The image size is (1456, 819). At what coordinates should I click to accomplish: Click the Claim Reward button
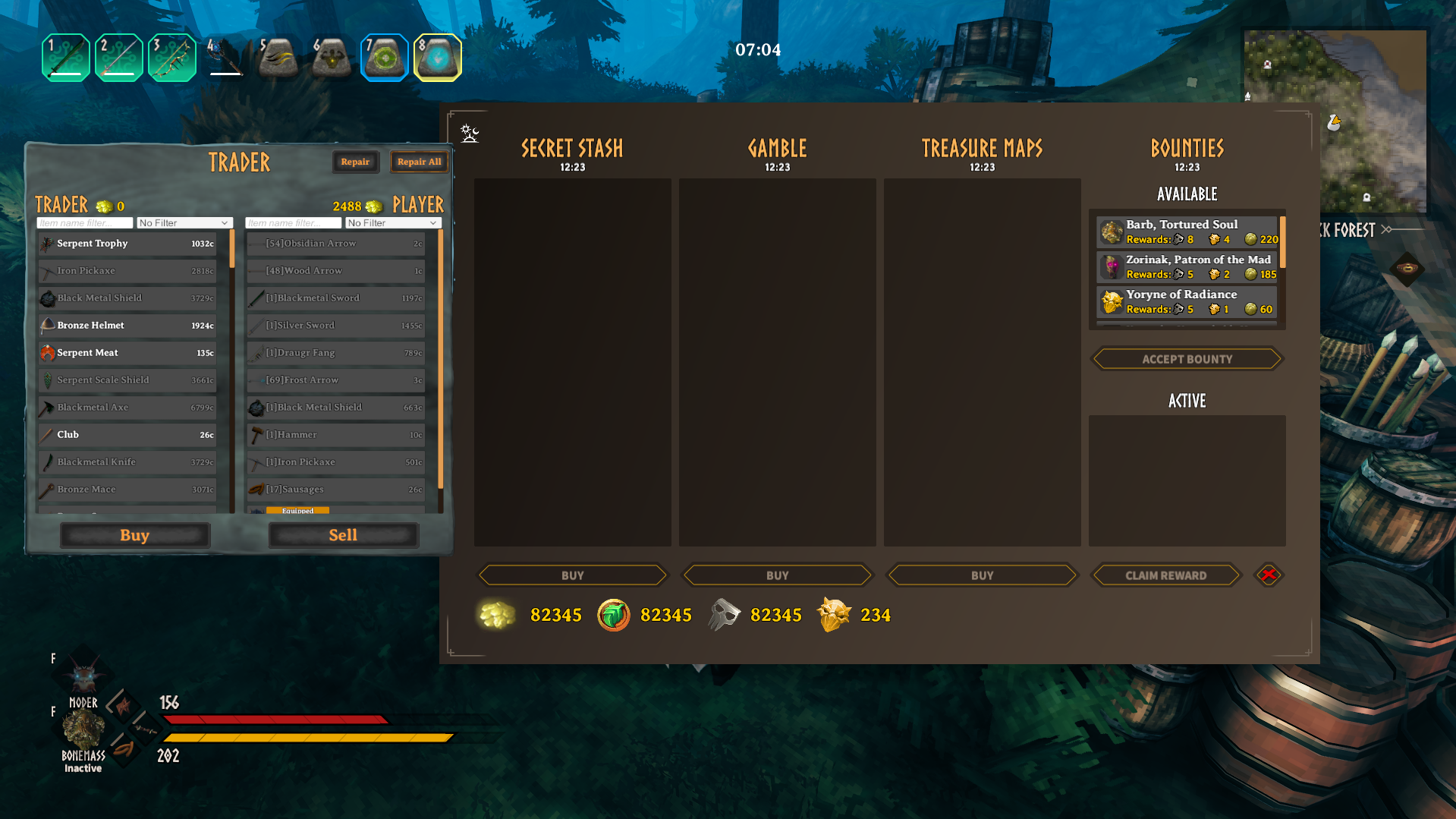[x=1165, y=575]
